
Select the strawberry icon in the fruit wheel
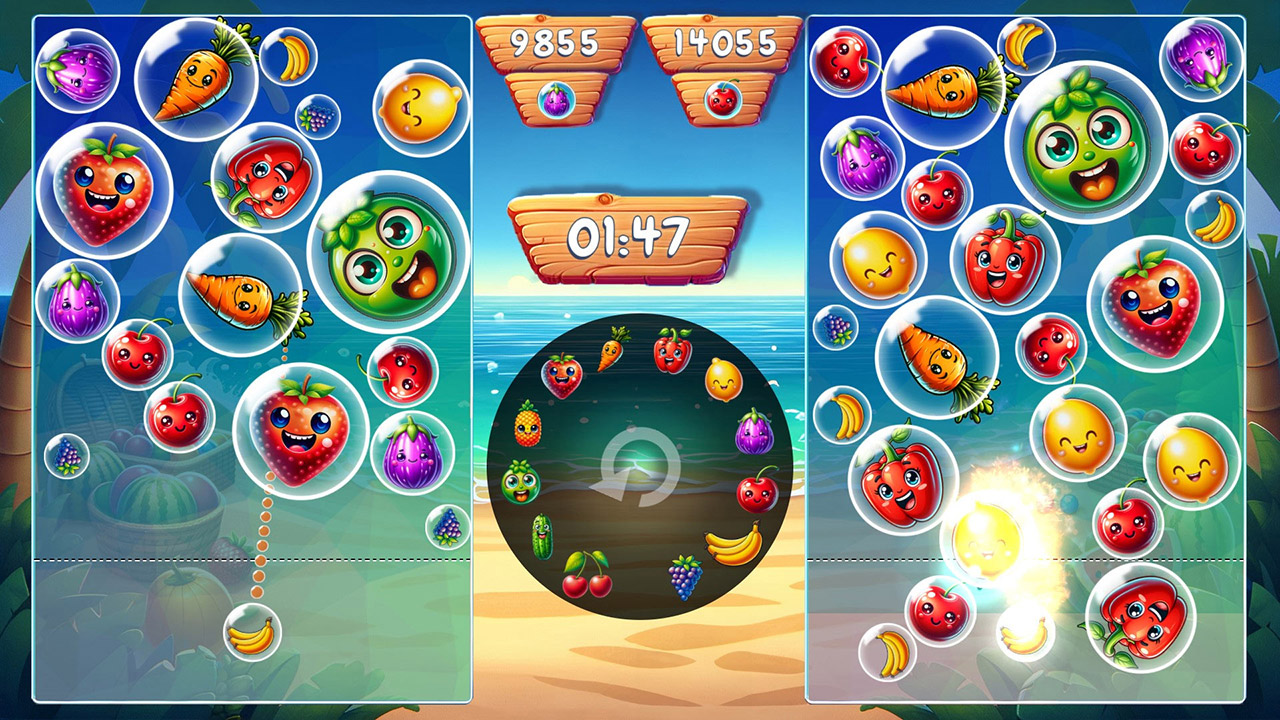pyautogui.click(x=561, y=378)
